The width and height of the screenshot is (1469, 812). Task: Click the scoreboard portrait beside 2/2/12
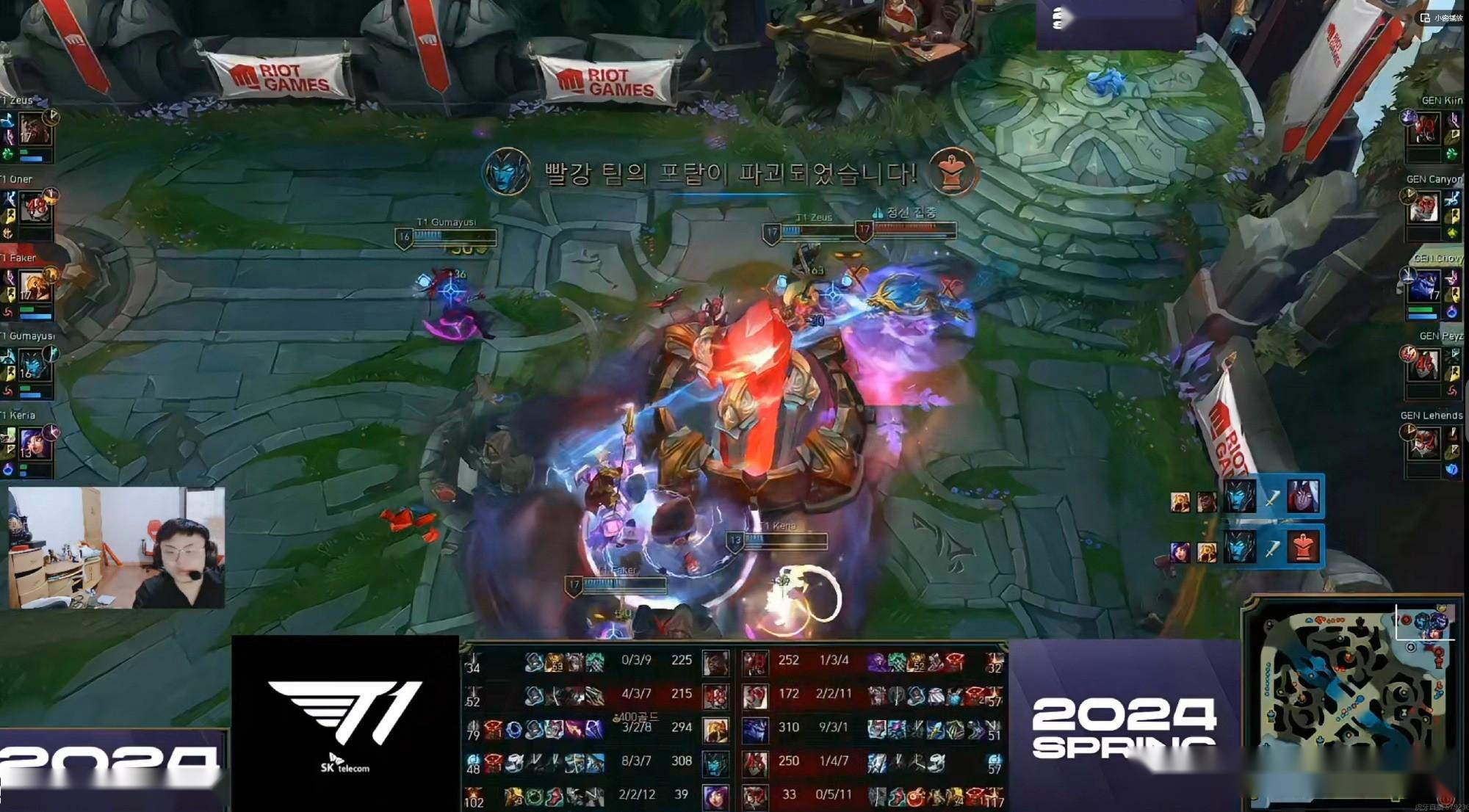tap(715, 796)
